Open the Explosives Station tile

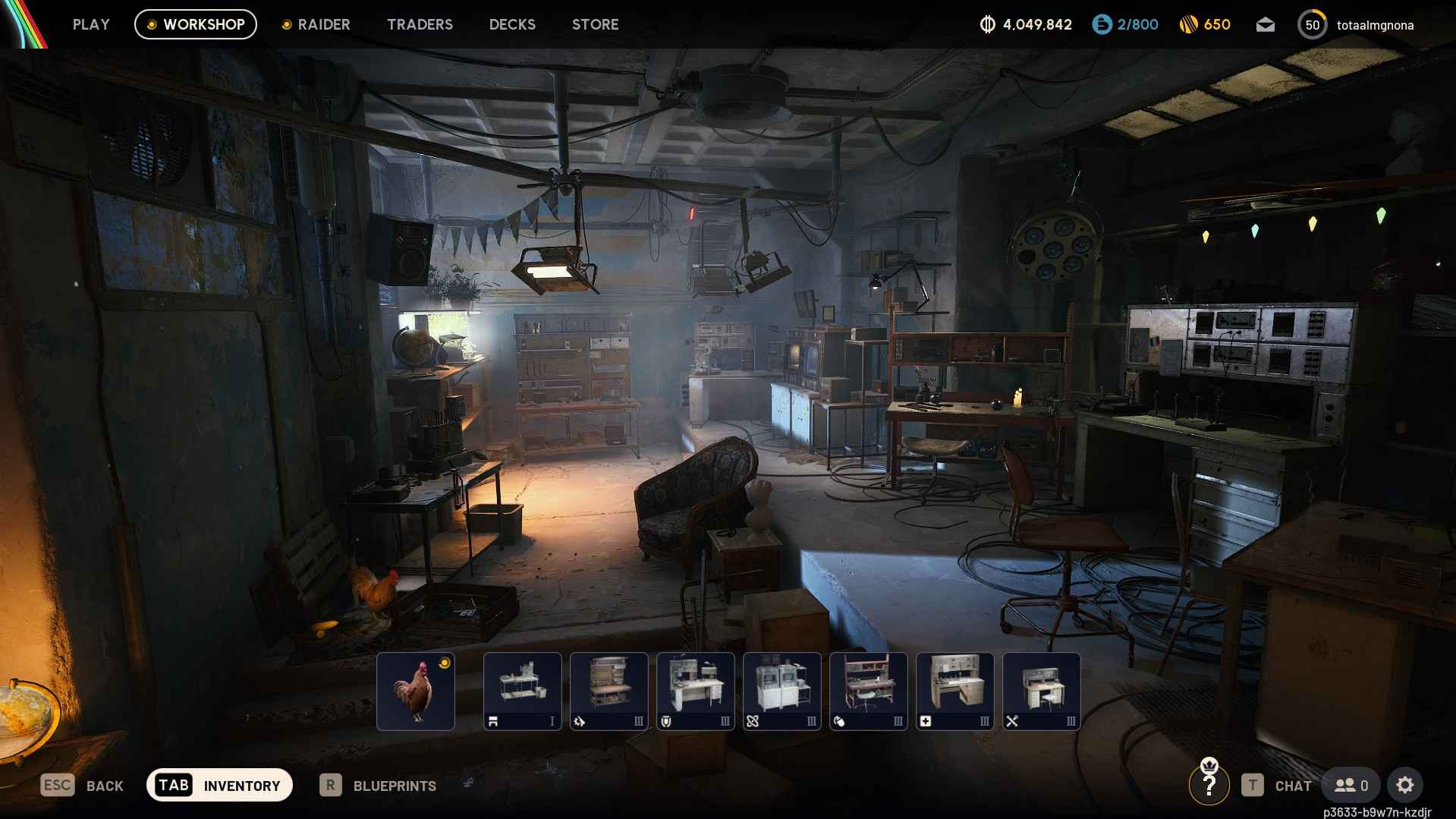[x=869, y=691]
